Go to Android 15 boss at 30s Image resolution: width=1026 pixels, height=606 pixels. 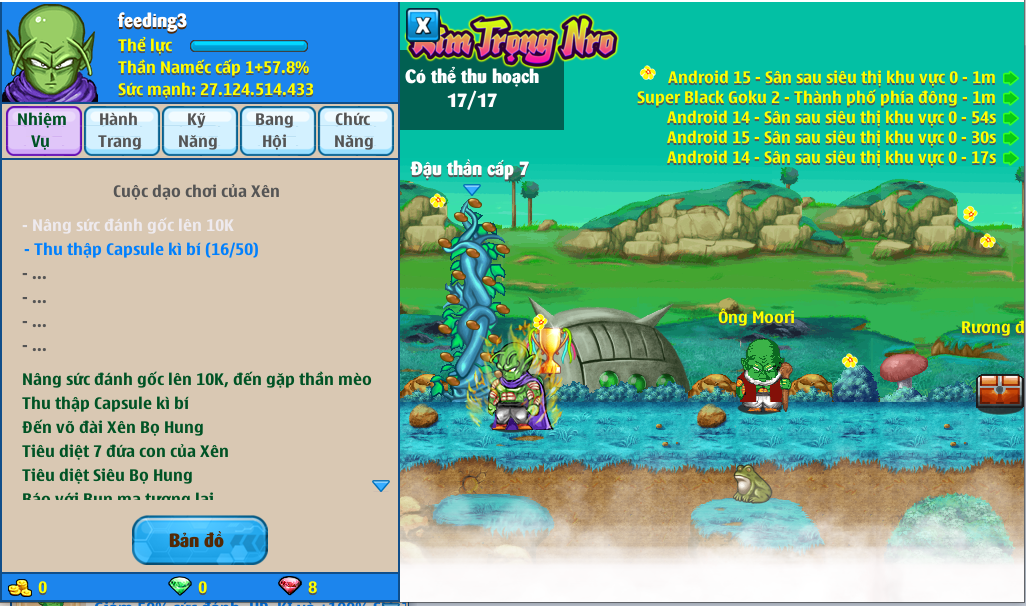1011,138
